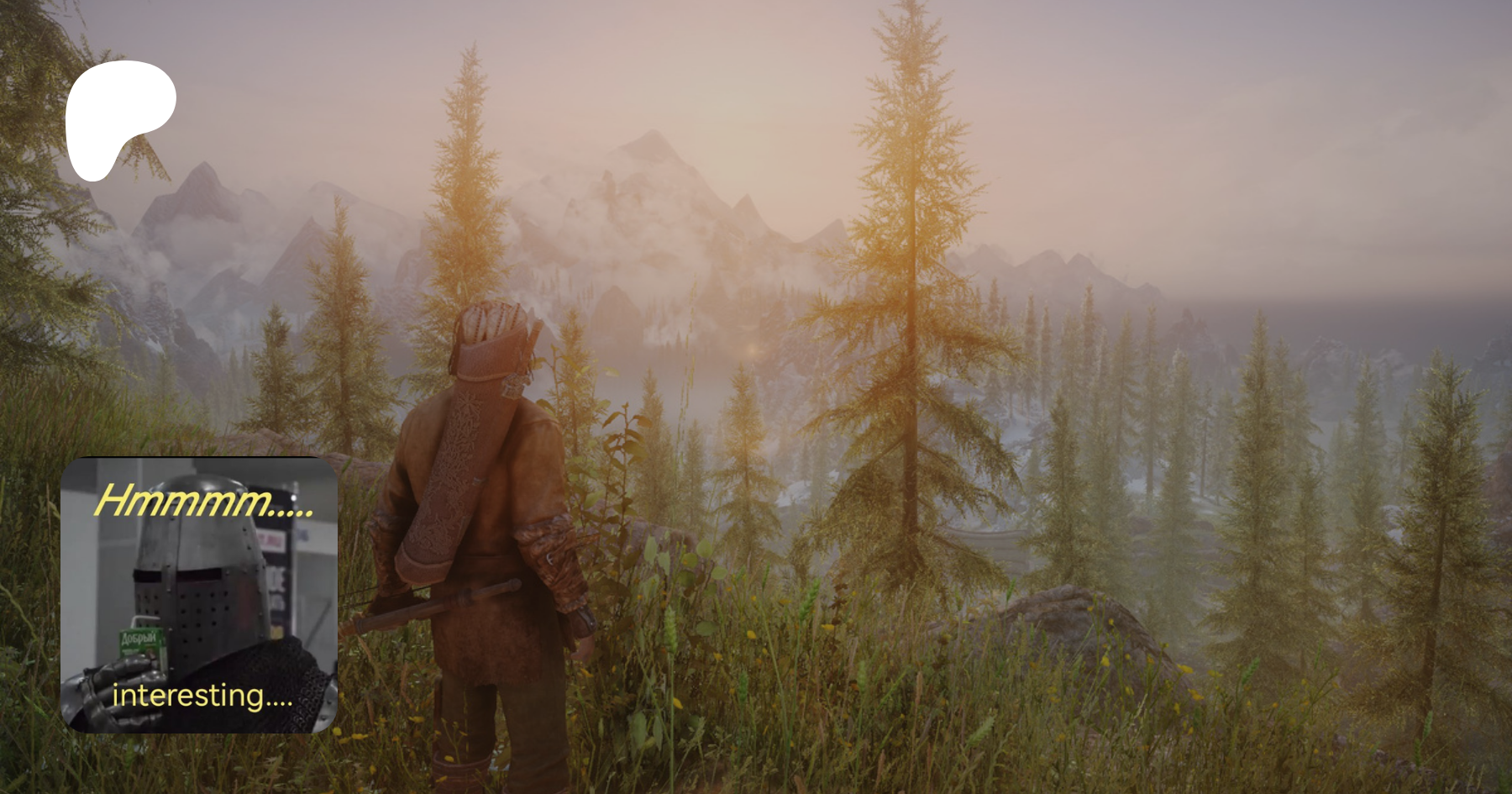This screenshot has height=794, width=1512.
Task: Open the knight helmet 'Hmmmm' avatar thumbnail
Action: 199,595
